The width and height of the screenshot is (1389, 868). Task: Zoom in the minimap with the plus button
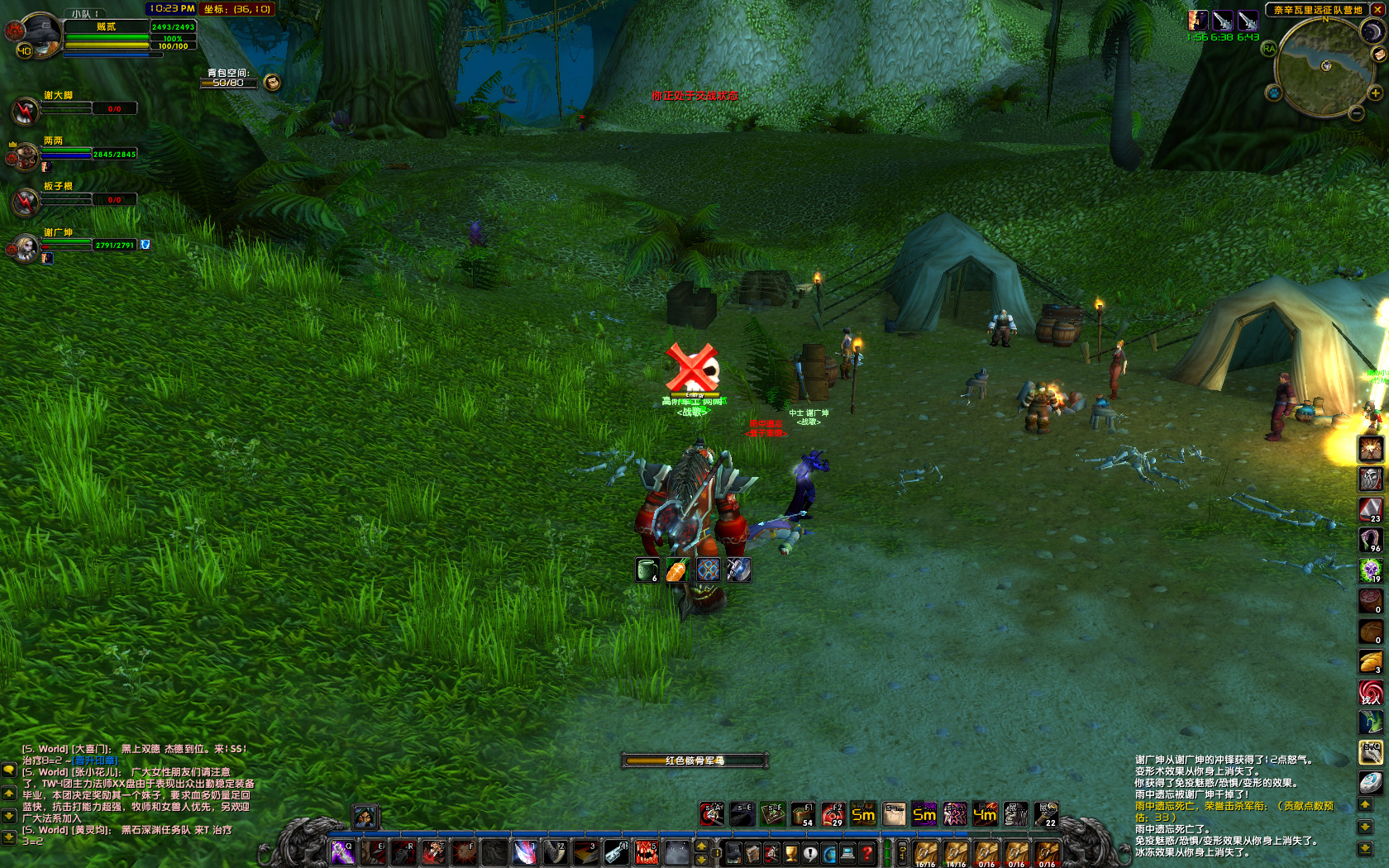pos(1376,93)
